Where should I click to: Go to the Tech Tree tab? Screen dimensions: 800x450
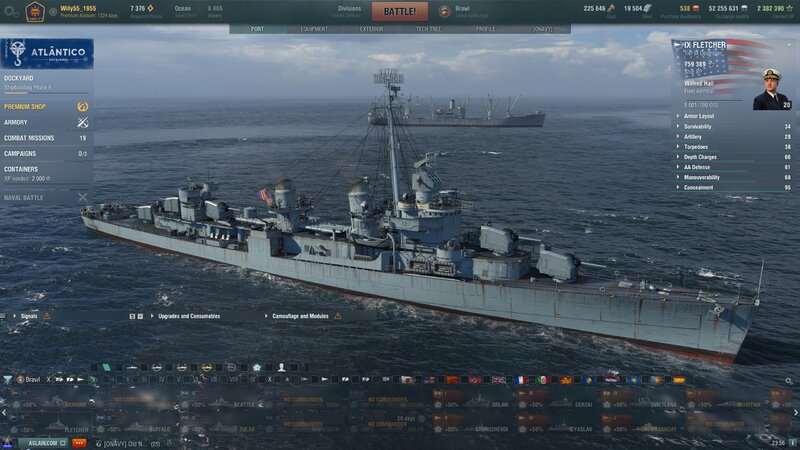428,29
